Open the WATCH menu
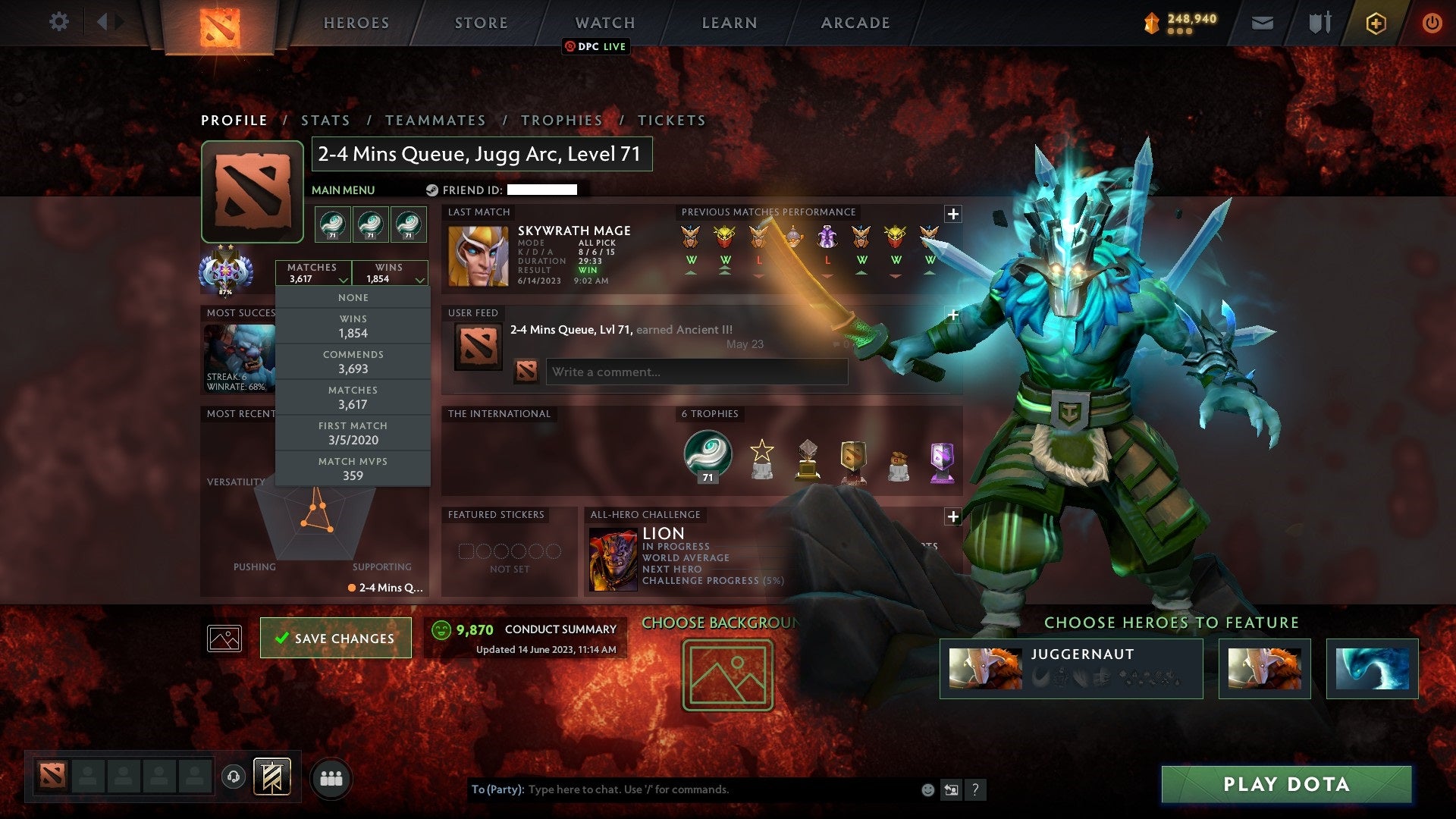The image size is (1456, 819). pyautogui.click(x=604, y=23)
